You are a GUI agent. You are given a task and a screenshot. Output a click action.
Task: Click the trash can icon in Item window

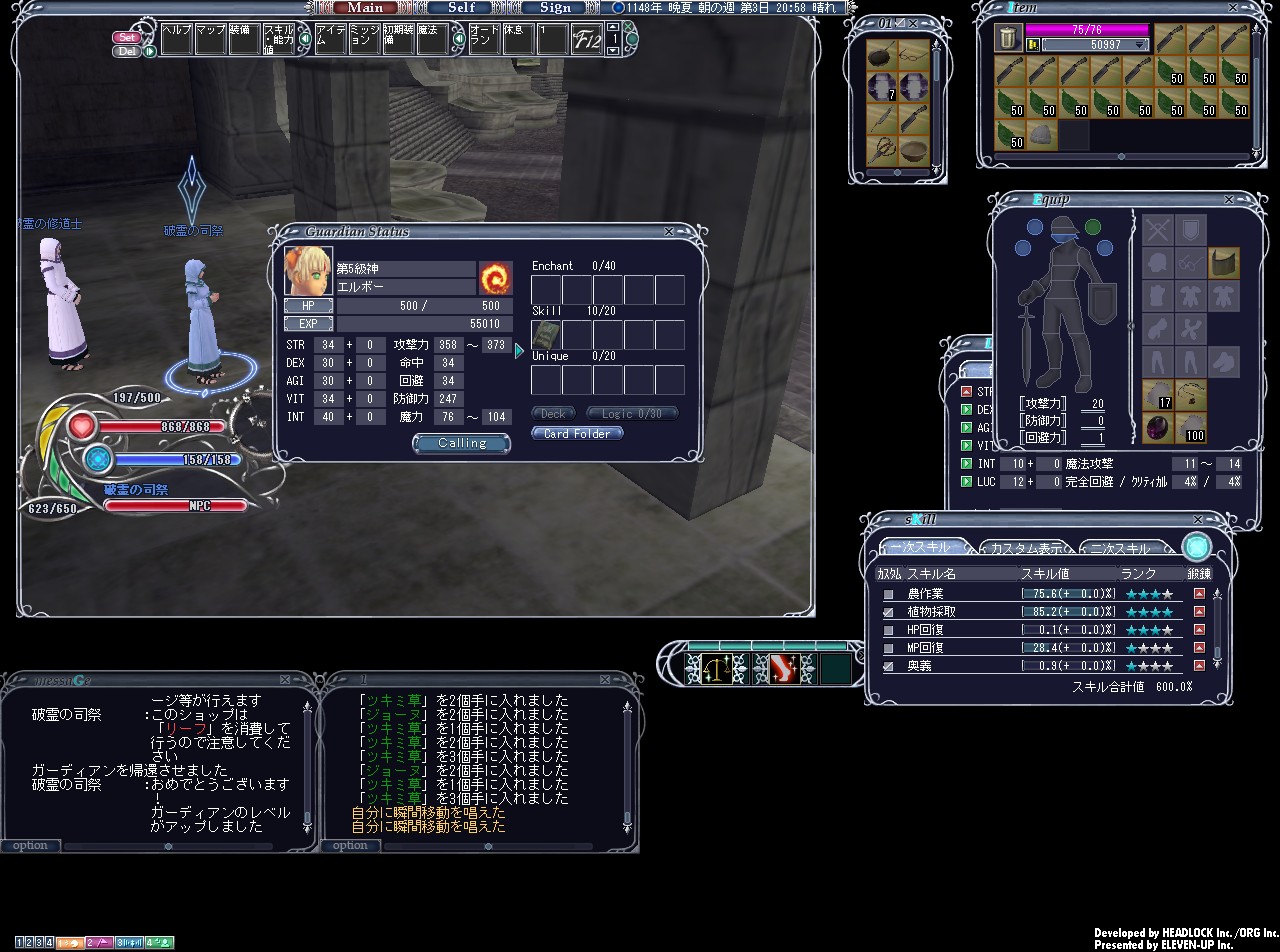pyautogui.click(x=1008, y=40)
